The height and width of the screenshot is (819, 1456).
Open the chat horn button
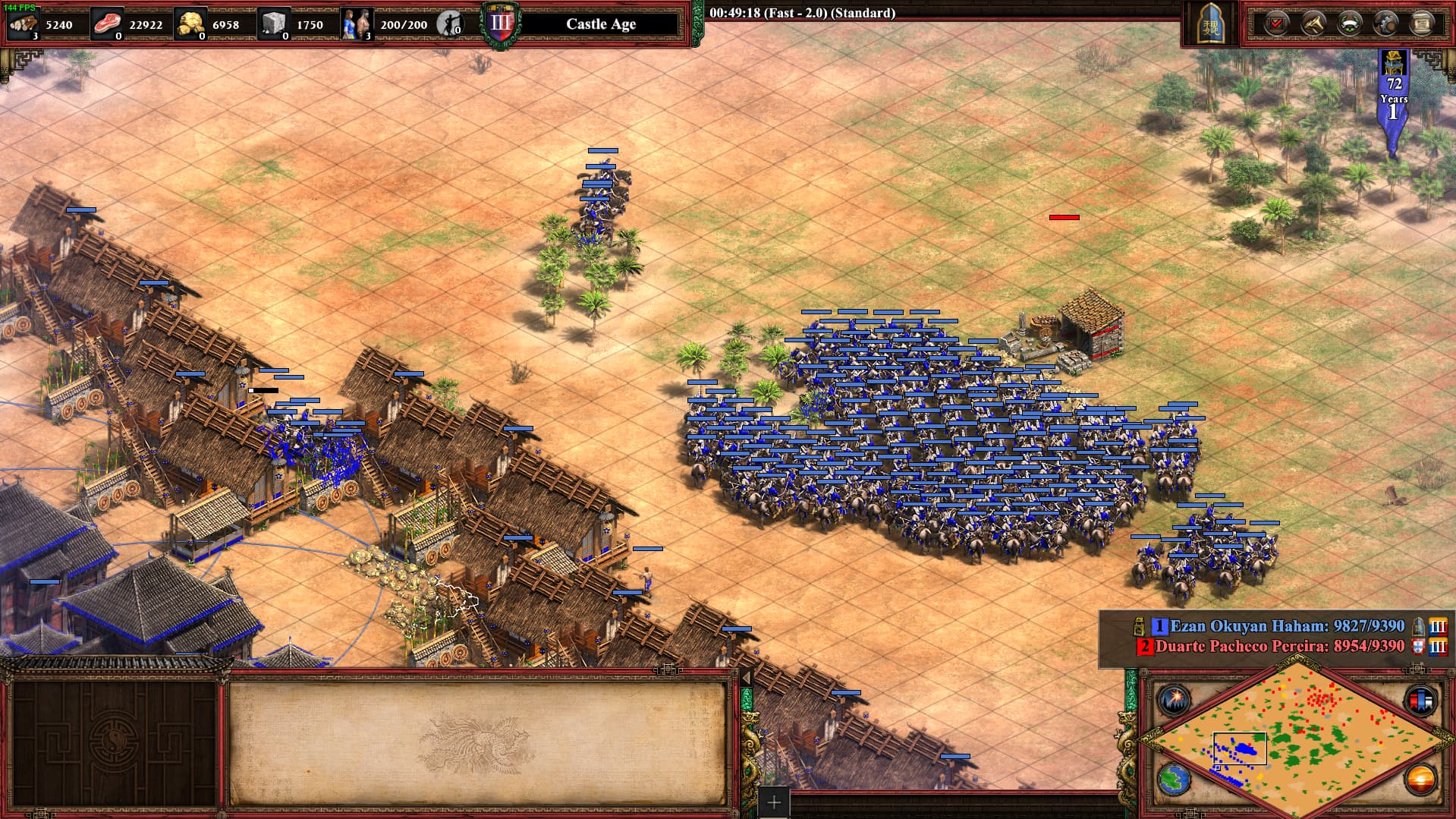[x=1313, y=24]
